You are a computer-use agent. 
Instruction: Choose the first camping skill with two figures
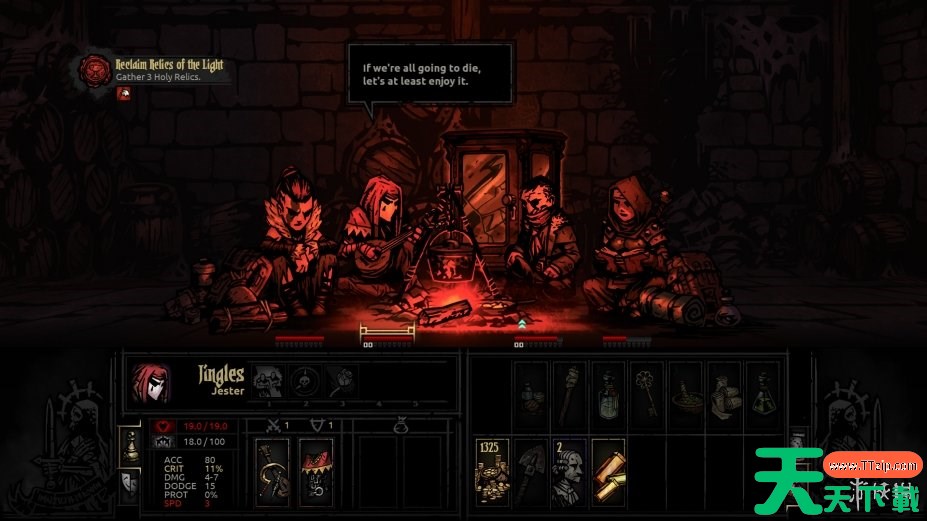(267, 381)
